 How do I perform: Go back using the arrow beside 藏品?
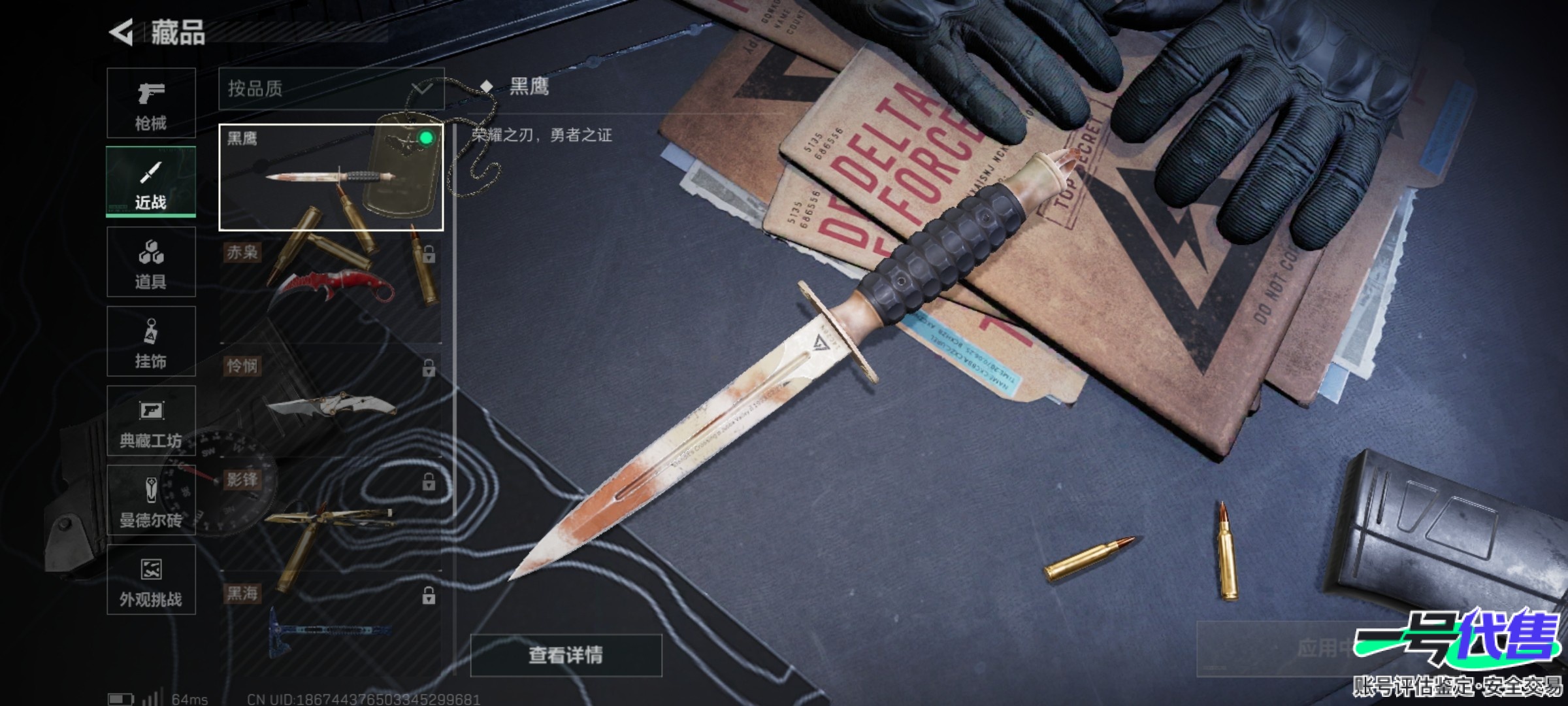[x=122, y=32]
